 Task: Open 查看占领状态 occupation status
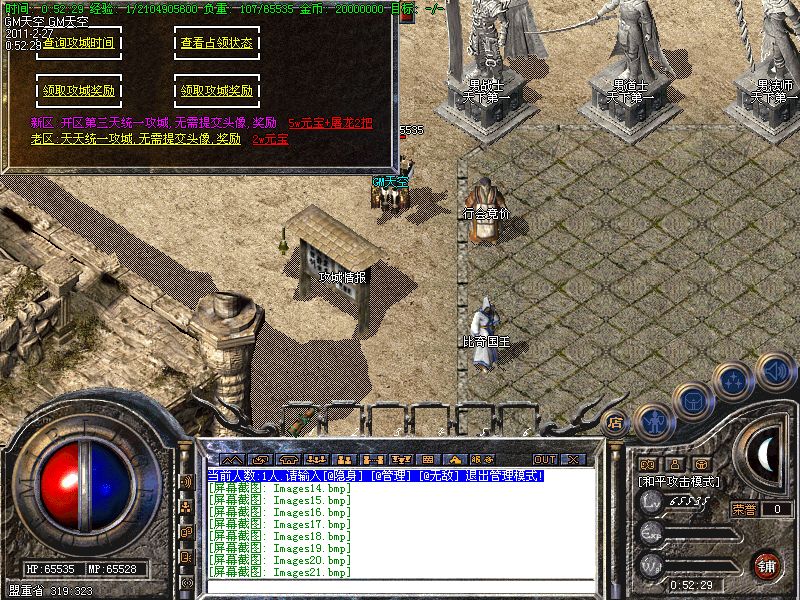pos(217,44)
